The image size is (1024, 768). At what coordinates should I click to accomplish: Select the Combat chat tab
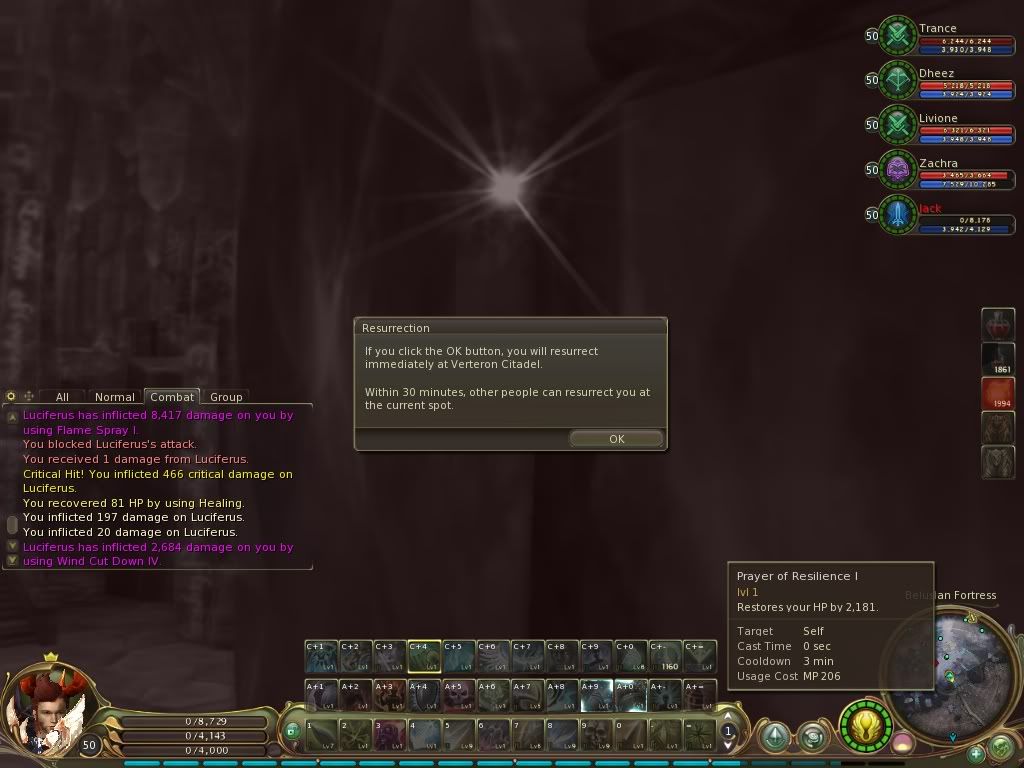(x=172, y=397)
